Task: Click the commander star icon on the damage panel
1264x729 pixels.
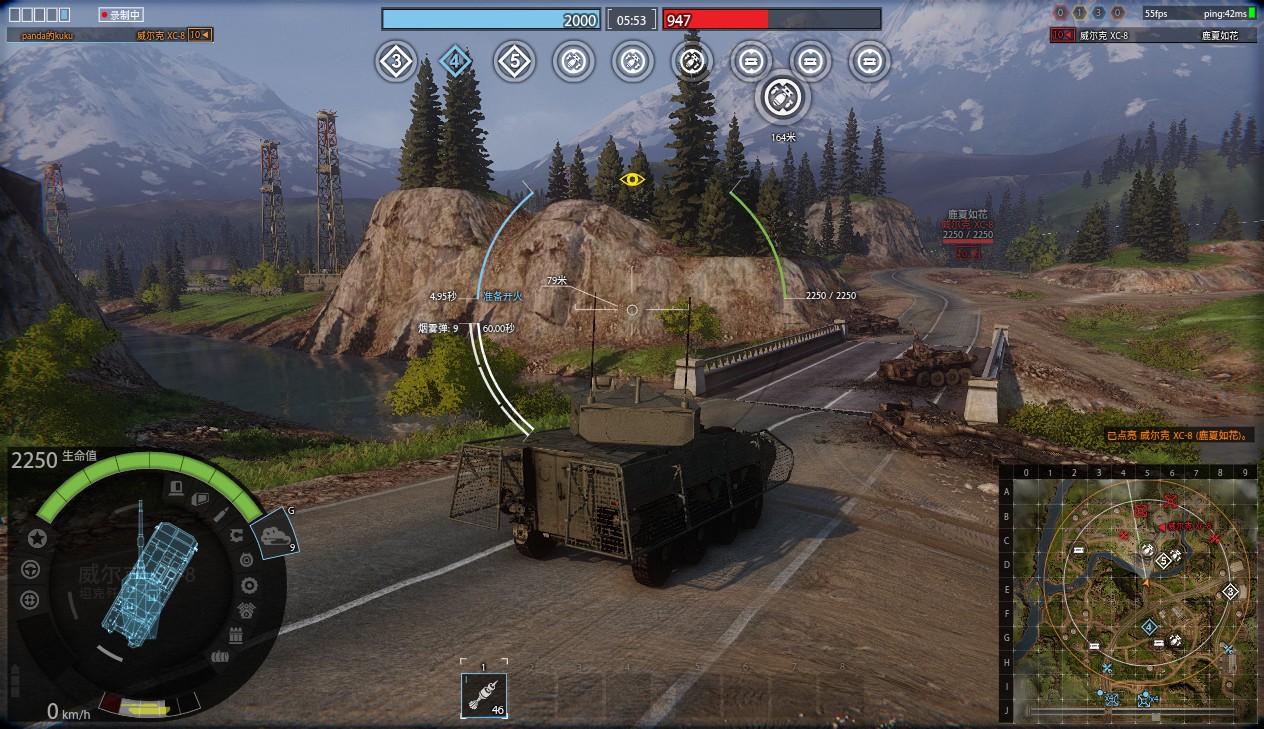Action: pos(38,538)
